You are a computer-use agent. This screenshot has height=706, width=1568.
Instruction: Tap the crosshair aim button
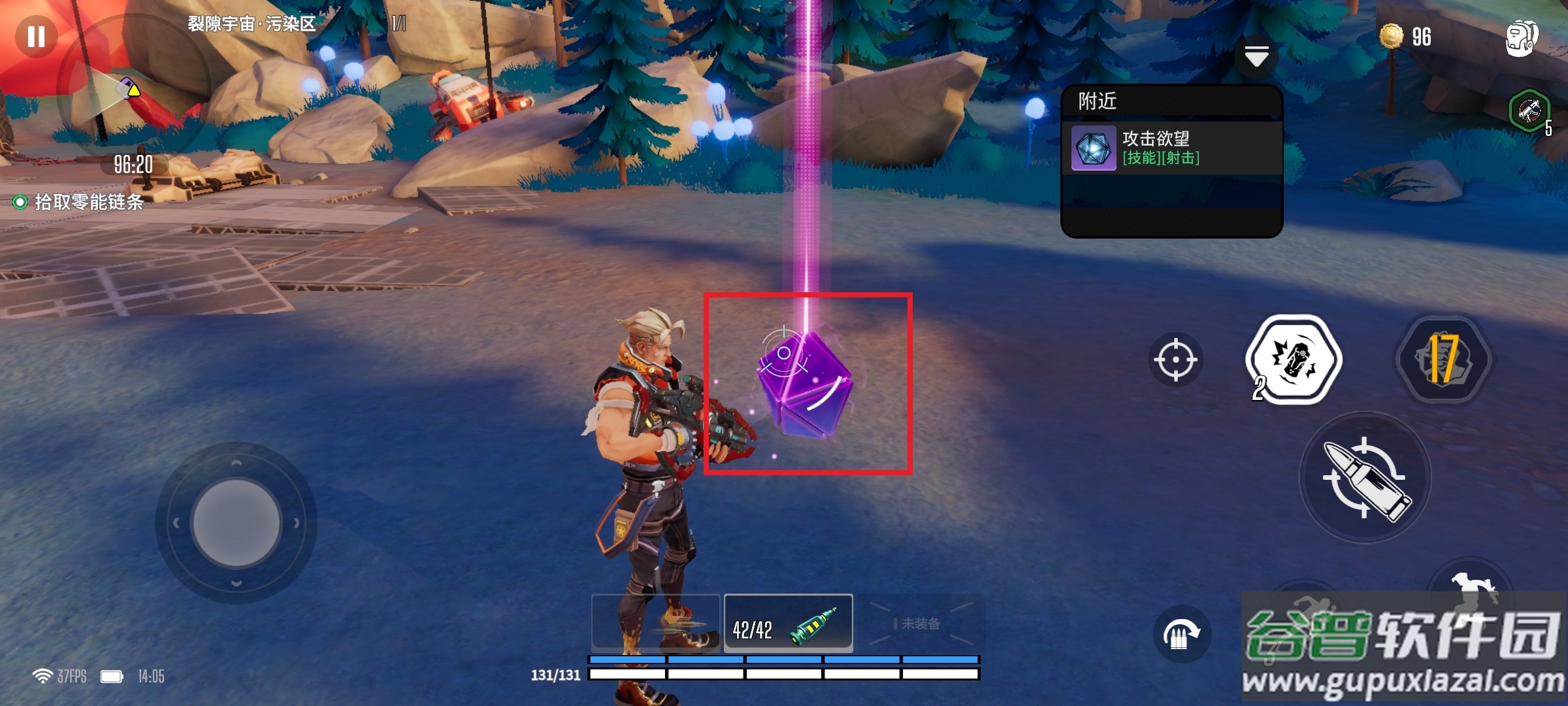1175,360
